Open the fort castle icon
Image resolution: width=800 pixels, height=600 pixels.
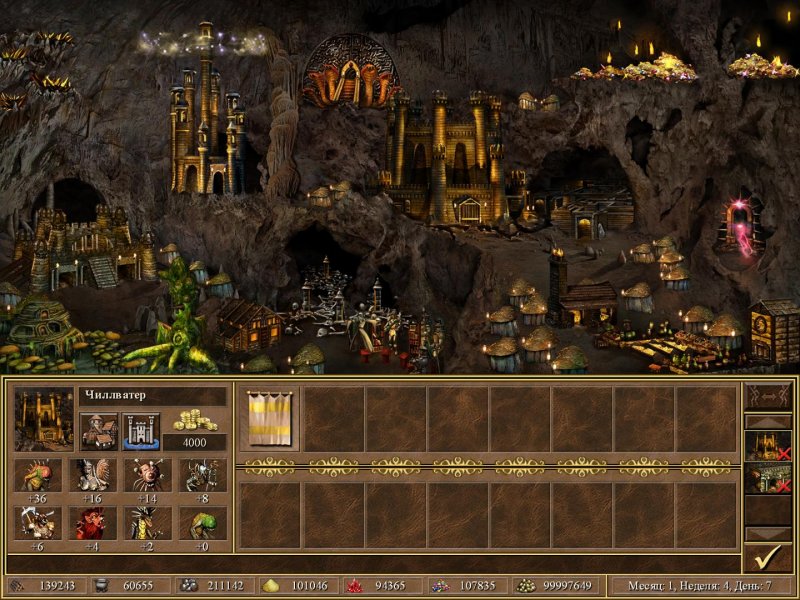(141, 431)
